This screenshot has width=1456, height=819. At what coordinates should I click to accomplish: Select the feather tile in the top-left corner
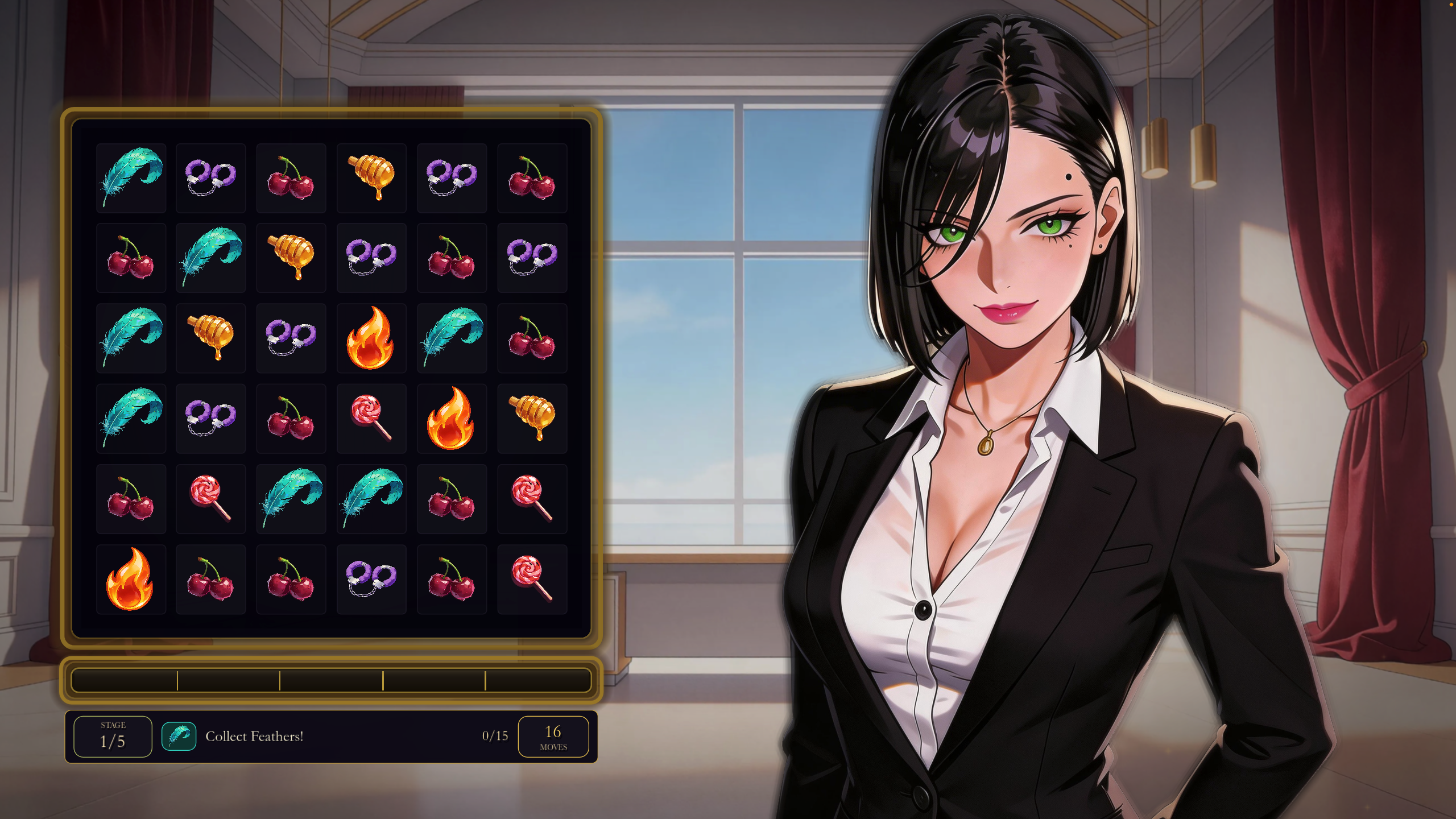[131, 177]
